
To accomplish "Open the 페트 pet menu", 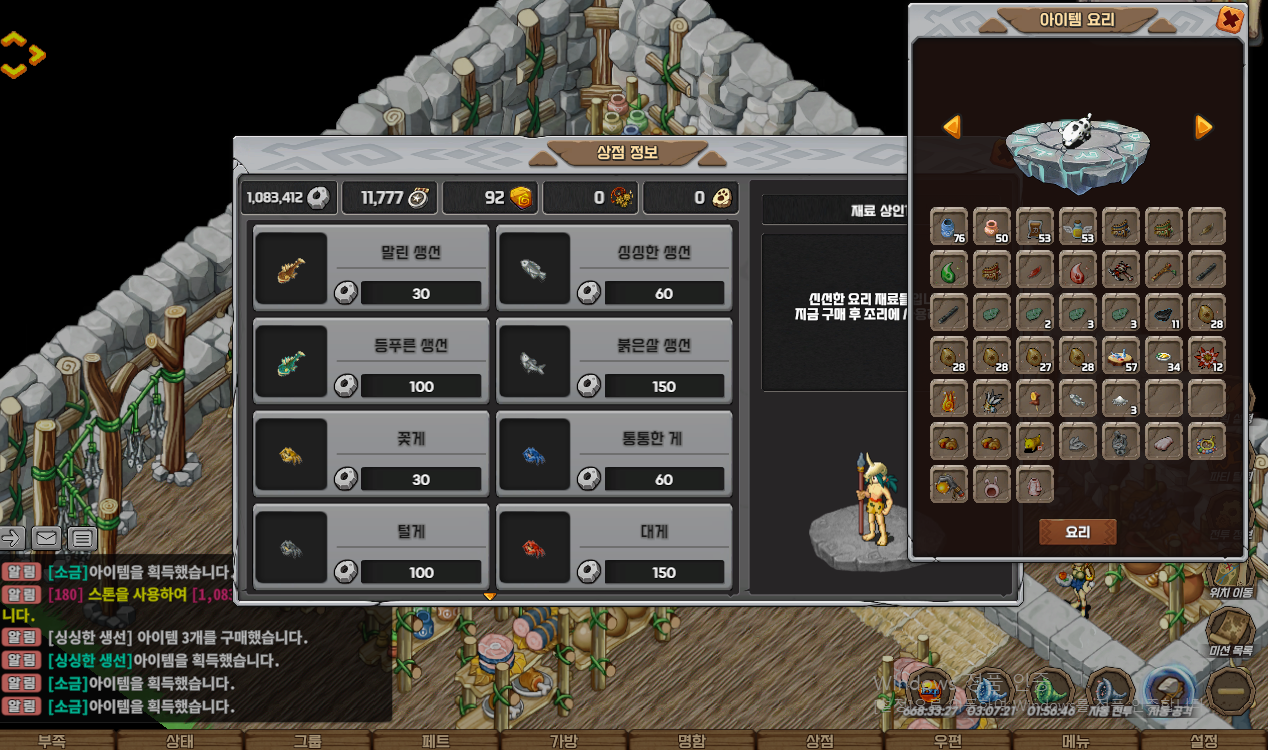I will click(436, 741).
